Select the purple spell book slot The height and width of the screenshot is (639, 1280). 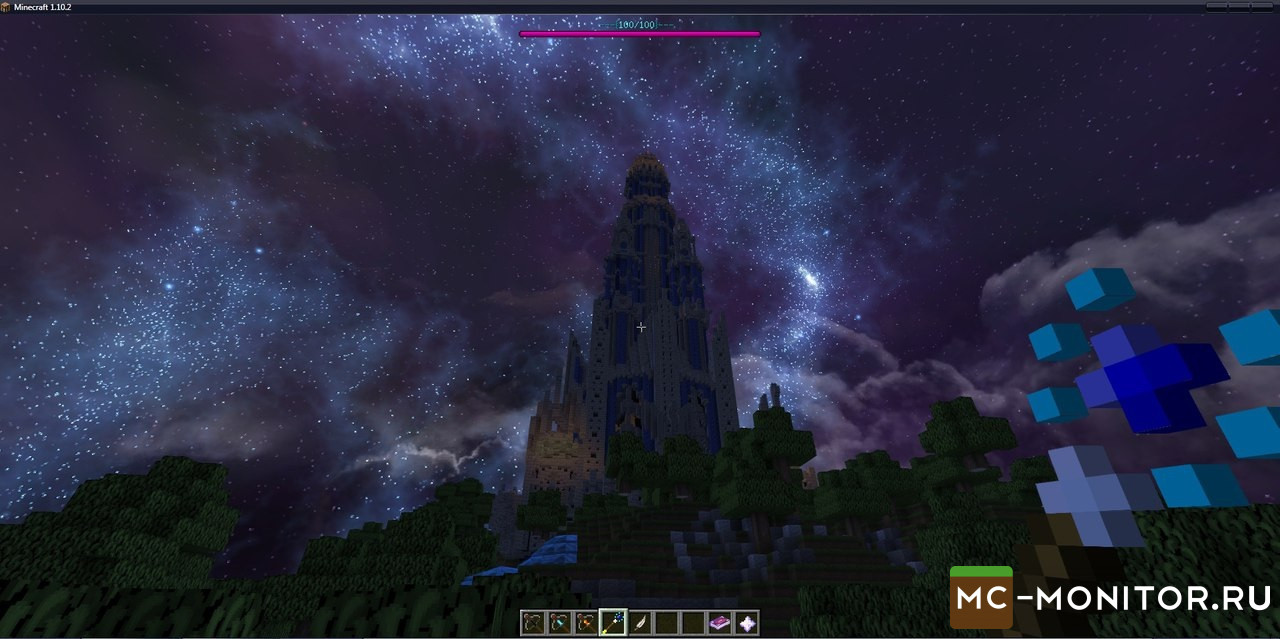(x=721, y=623)
